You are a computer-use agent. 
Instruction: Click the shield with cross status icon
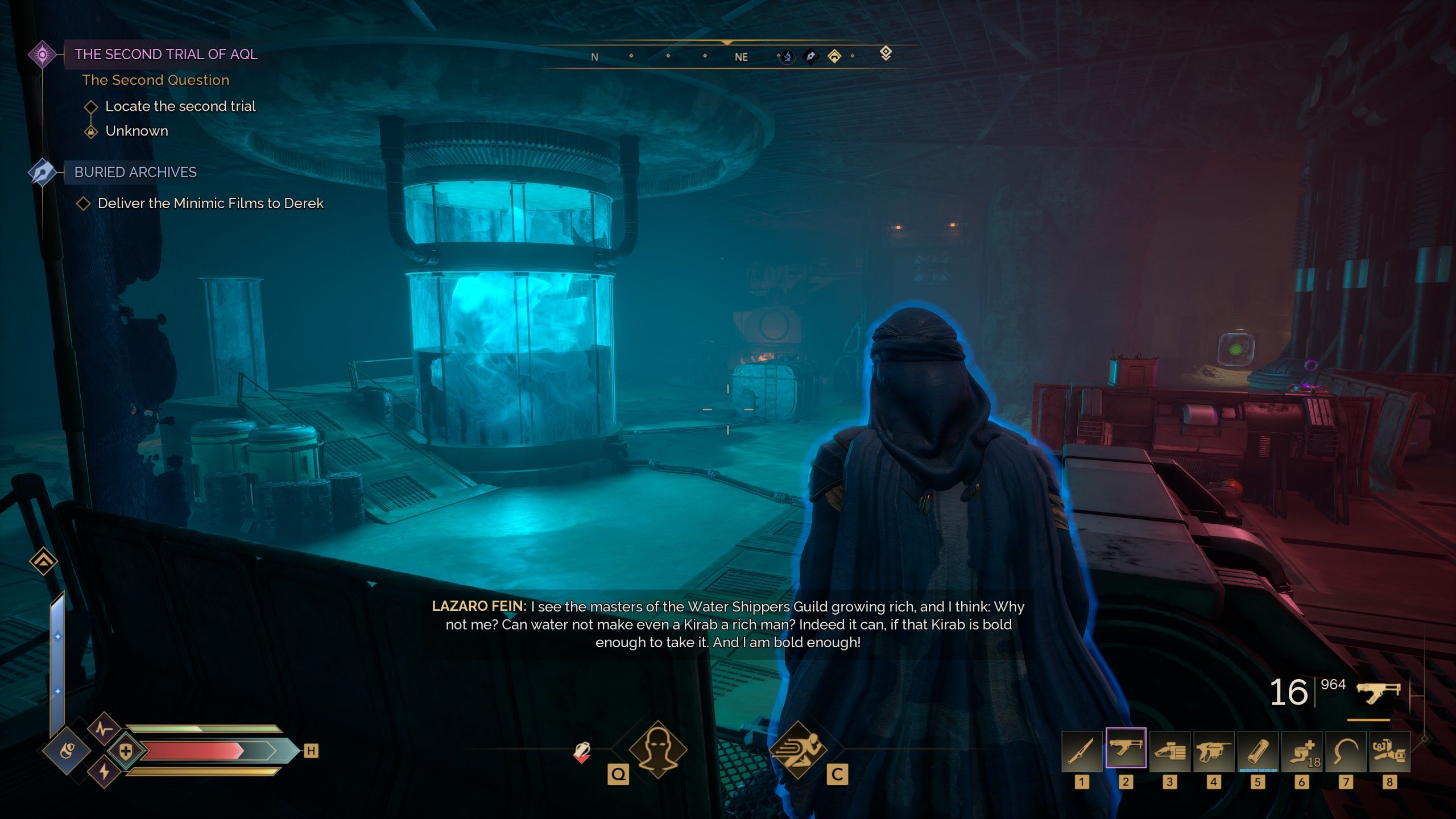point(126,751)
